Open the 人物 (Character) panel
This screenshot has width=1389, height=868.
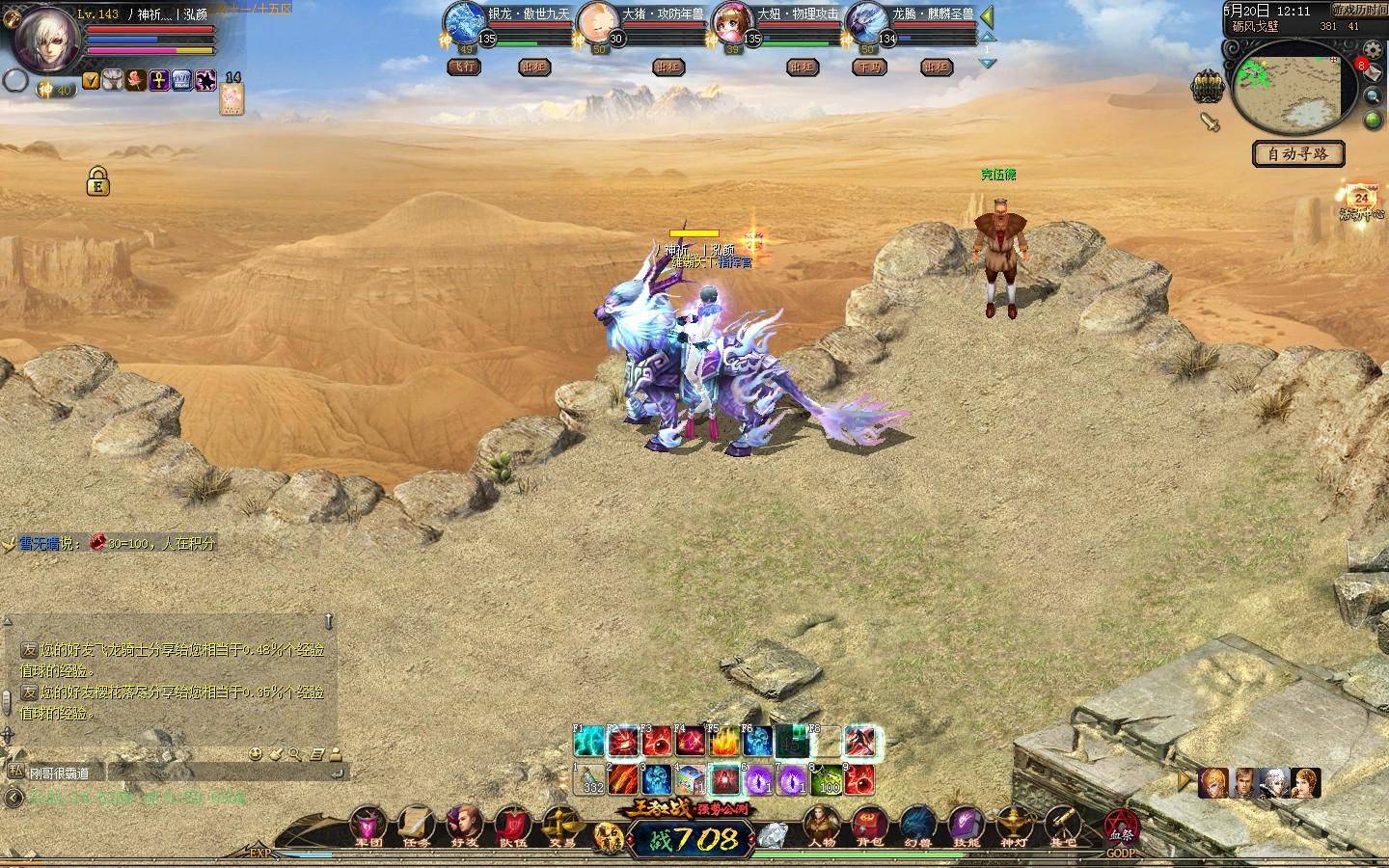click(822, 826)
